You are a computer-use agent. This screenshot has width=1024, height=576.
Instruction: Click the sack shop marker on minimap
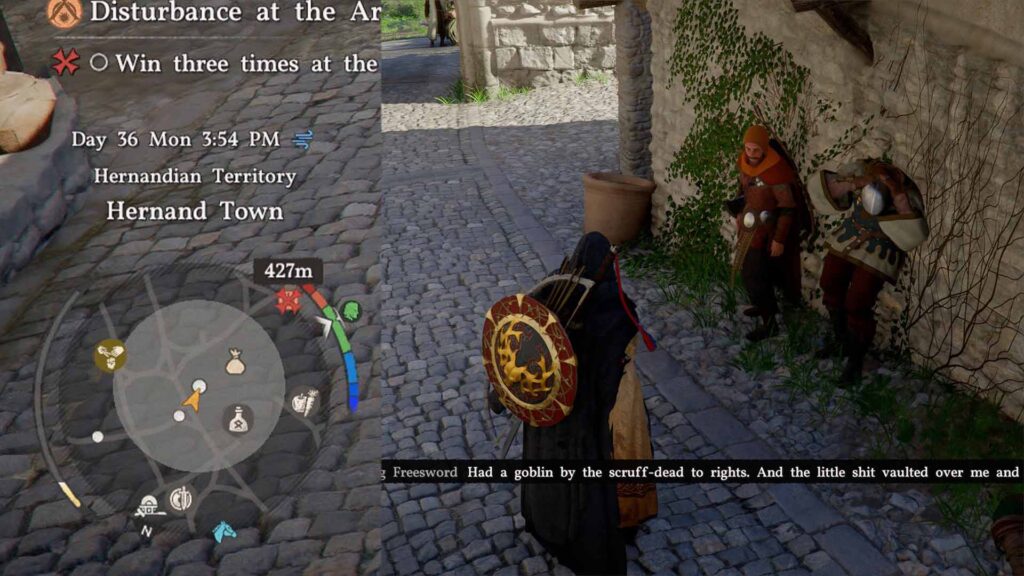(235, 364)
